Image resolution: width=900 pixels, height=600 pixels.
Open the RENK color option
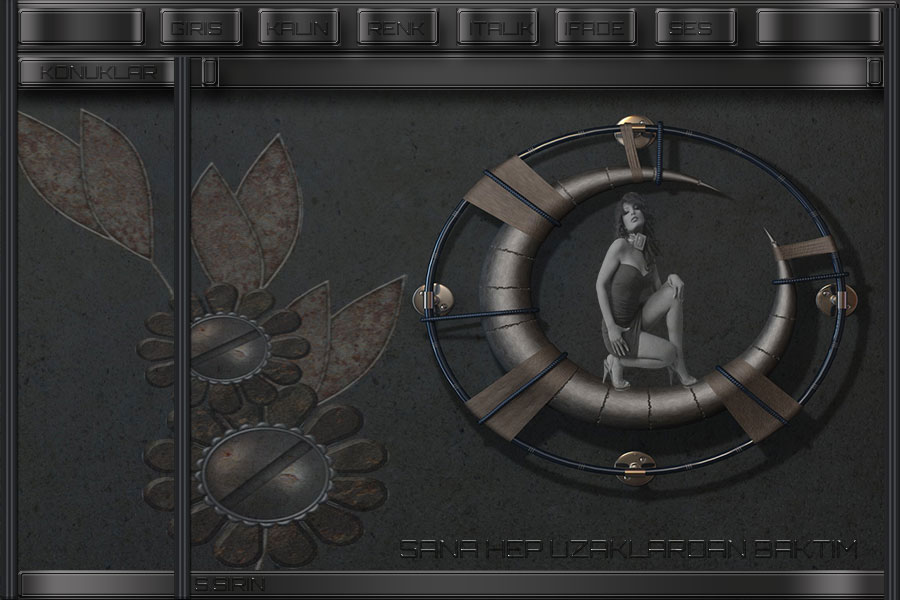(394, 28)
